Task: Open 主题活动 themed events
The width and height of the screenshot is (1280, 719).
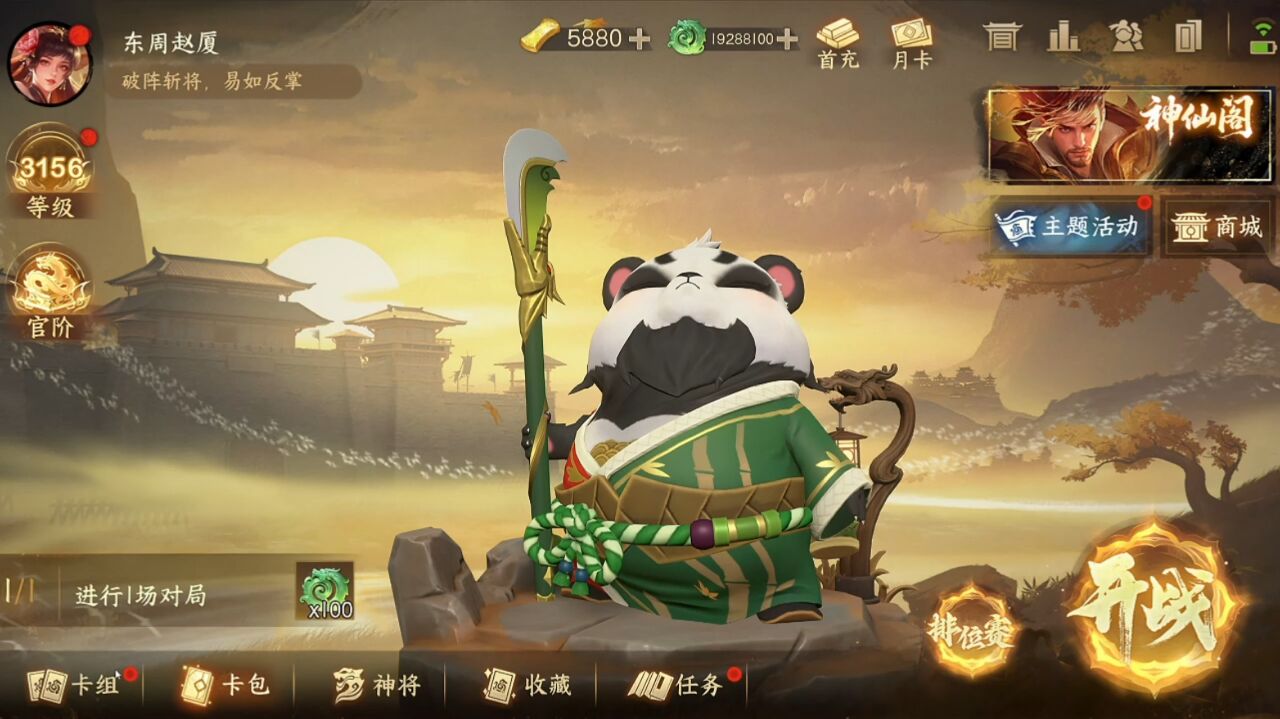Action: pos(1071,227)
